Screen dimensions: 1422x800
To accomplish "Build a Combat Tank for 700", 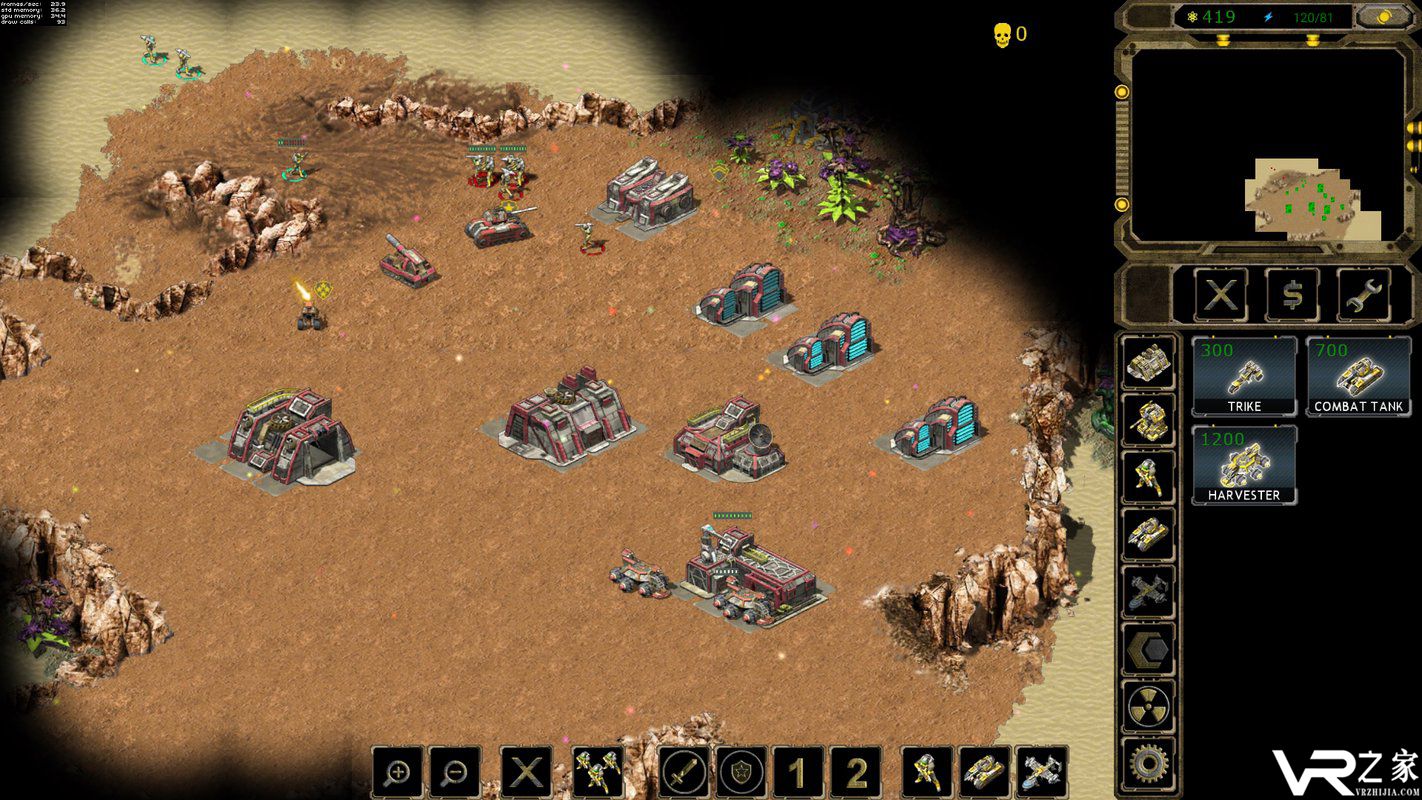I will [x=1358, y=376].
